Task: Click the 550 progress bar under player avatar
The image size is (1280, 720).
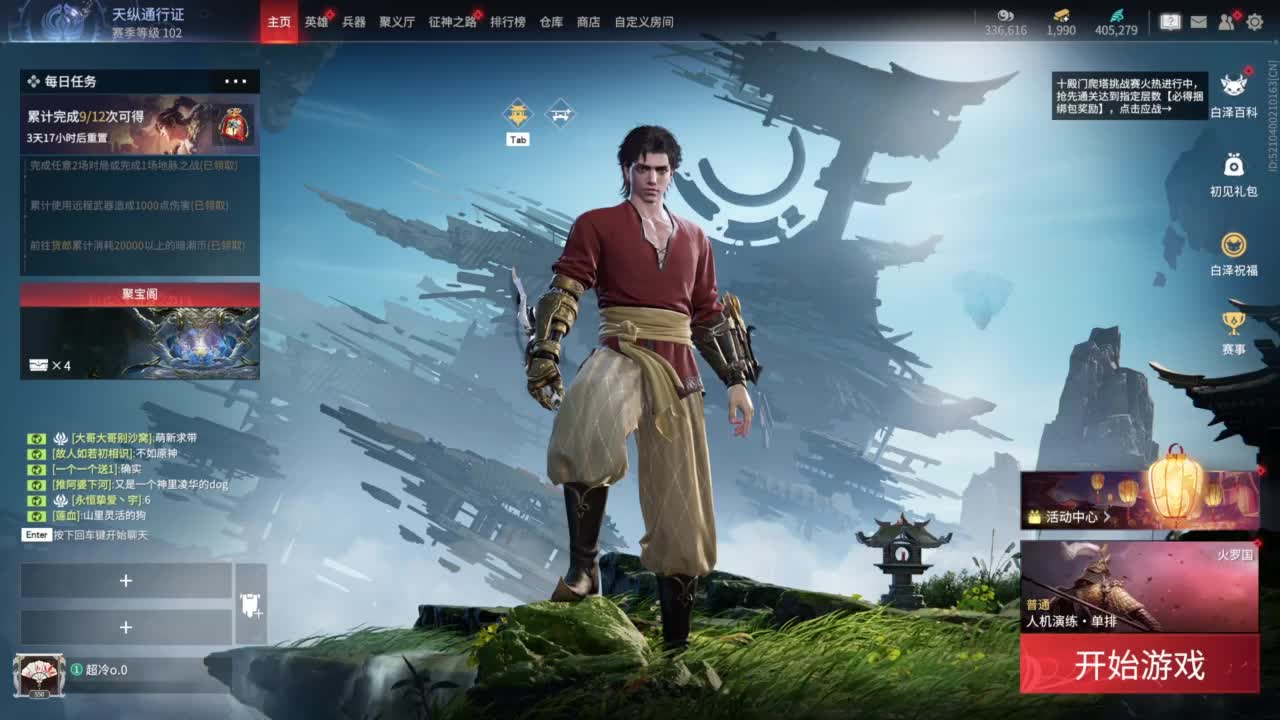Action: click(x=38, y=693)
